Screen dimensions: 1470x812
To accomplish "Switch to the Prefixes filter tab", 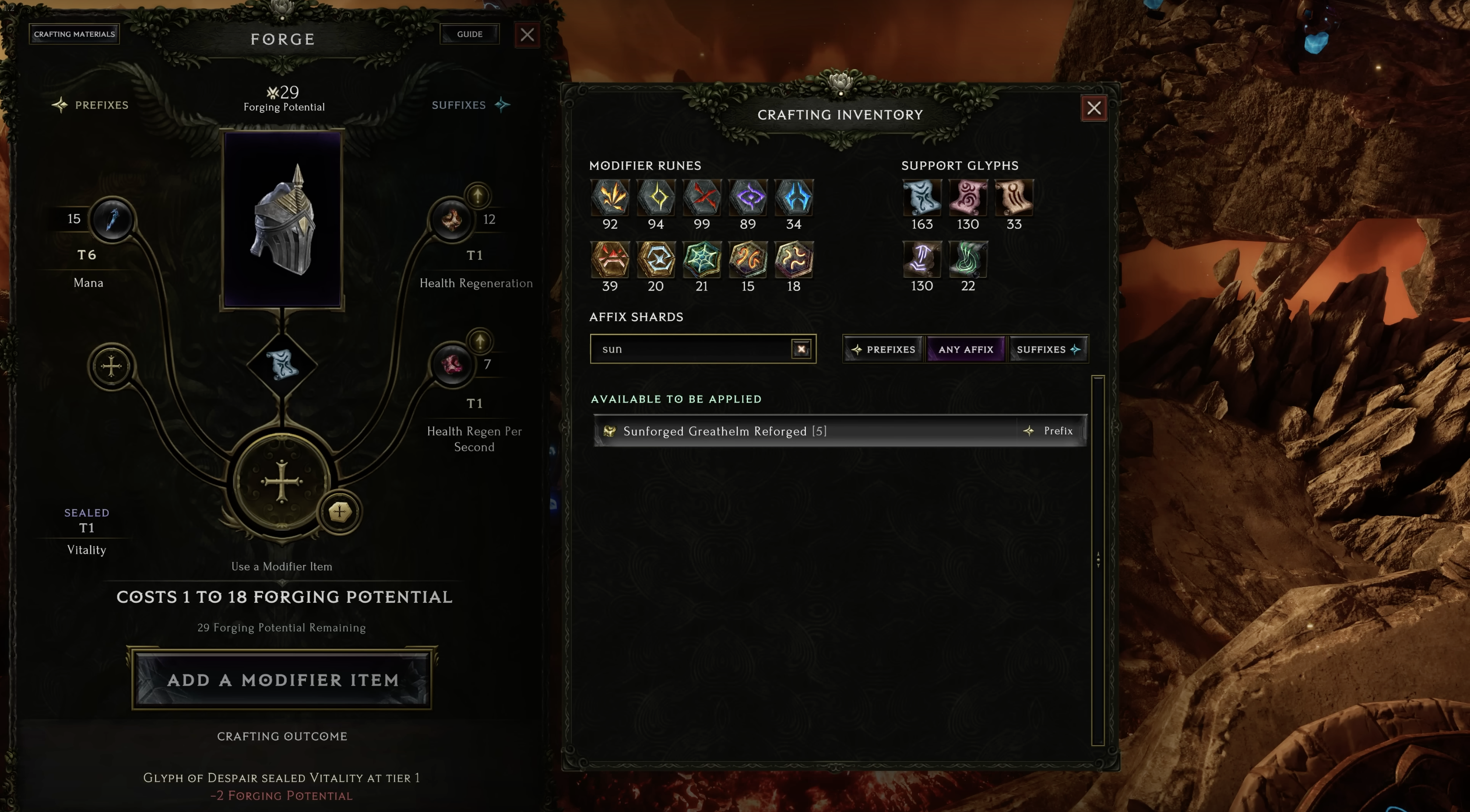I will coord(883,349).
